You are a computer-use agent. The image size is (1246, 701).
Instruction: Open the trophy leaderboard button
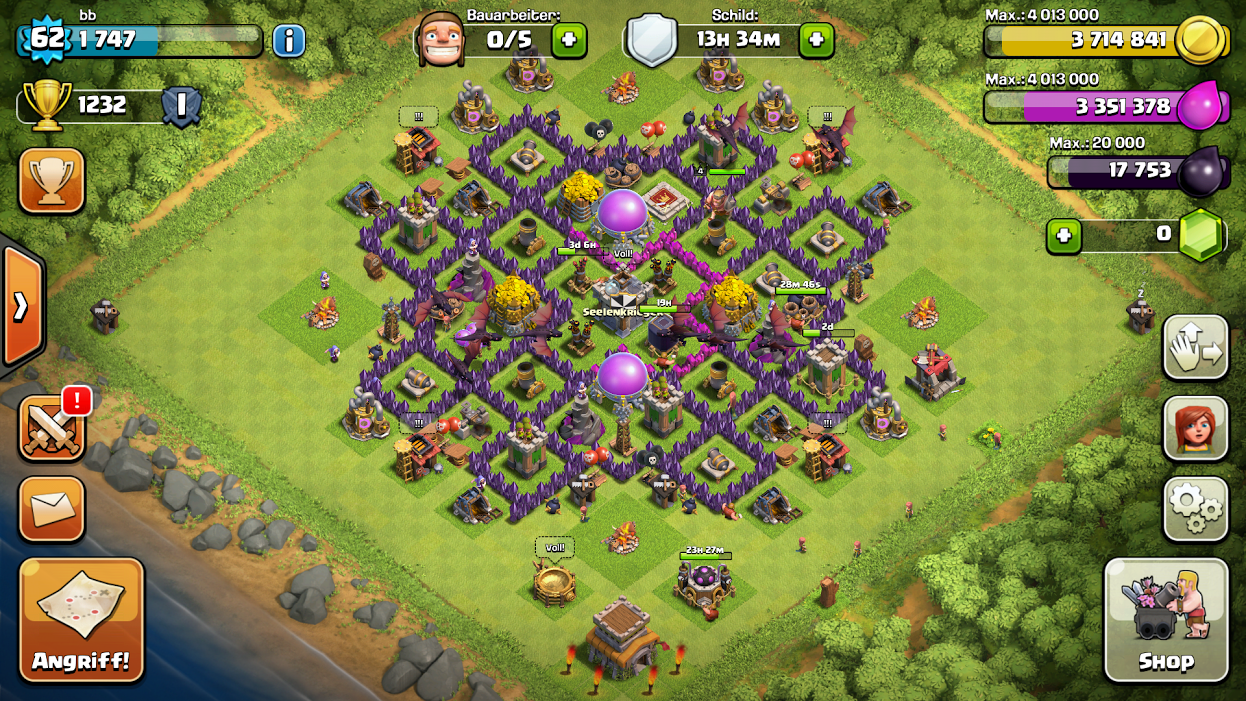[x=51, y=181]
